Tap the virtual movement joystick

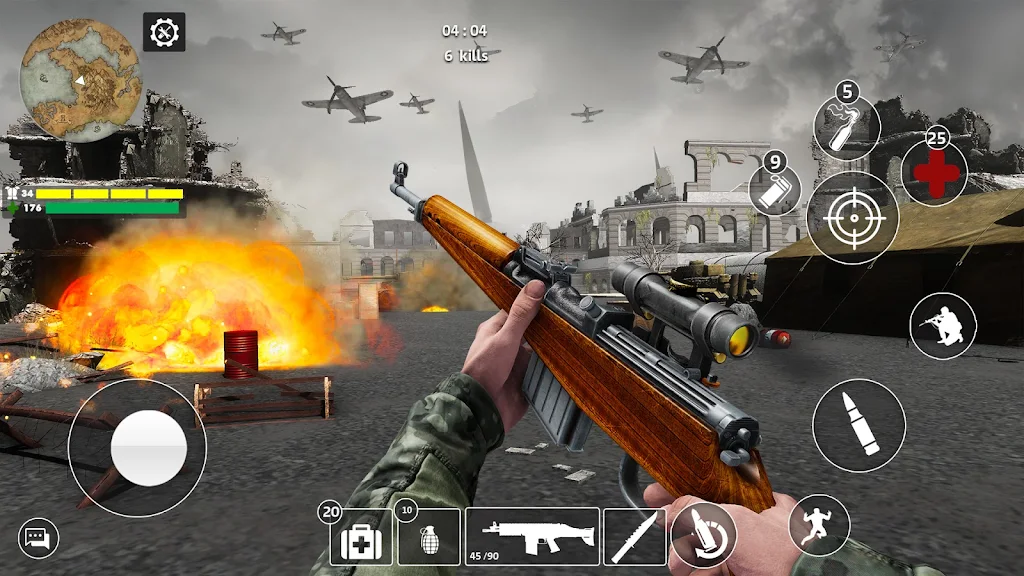(137, 448)
